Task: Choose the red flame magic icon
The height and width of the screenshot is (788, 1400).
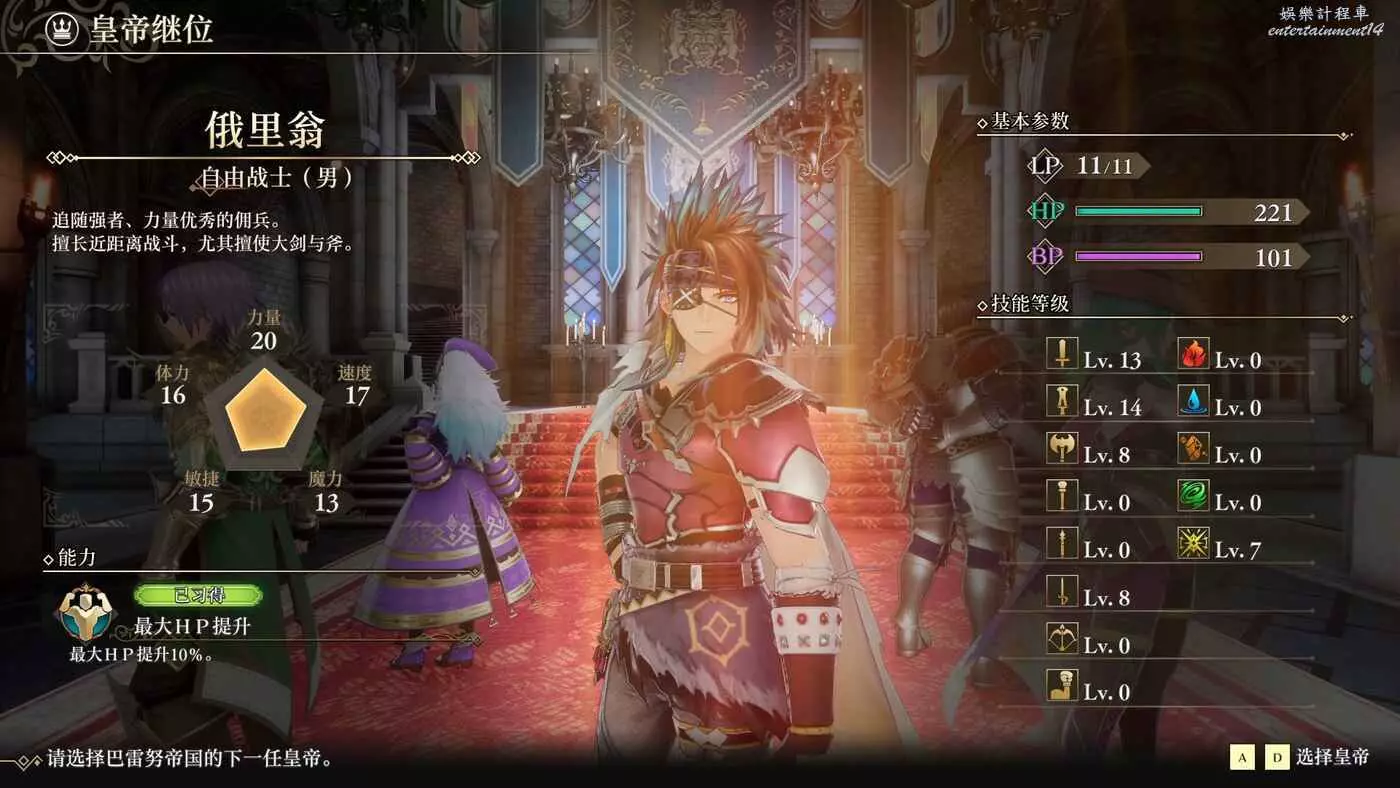Action: pos(1193,353)
